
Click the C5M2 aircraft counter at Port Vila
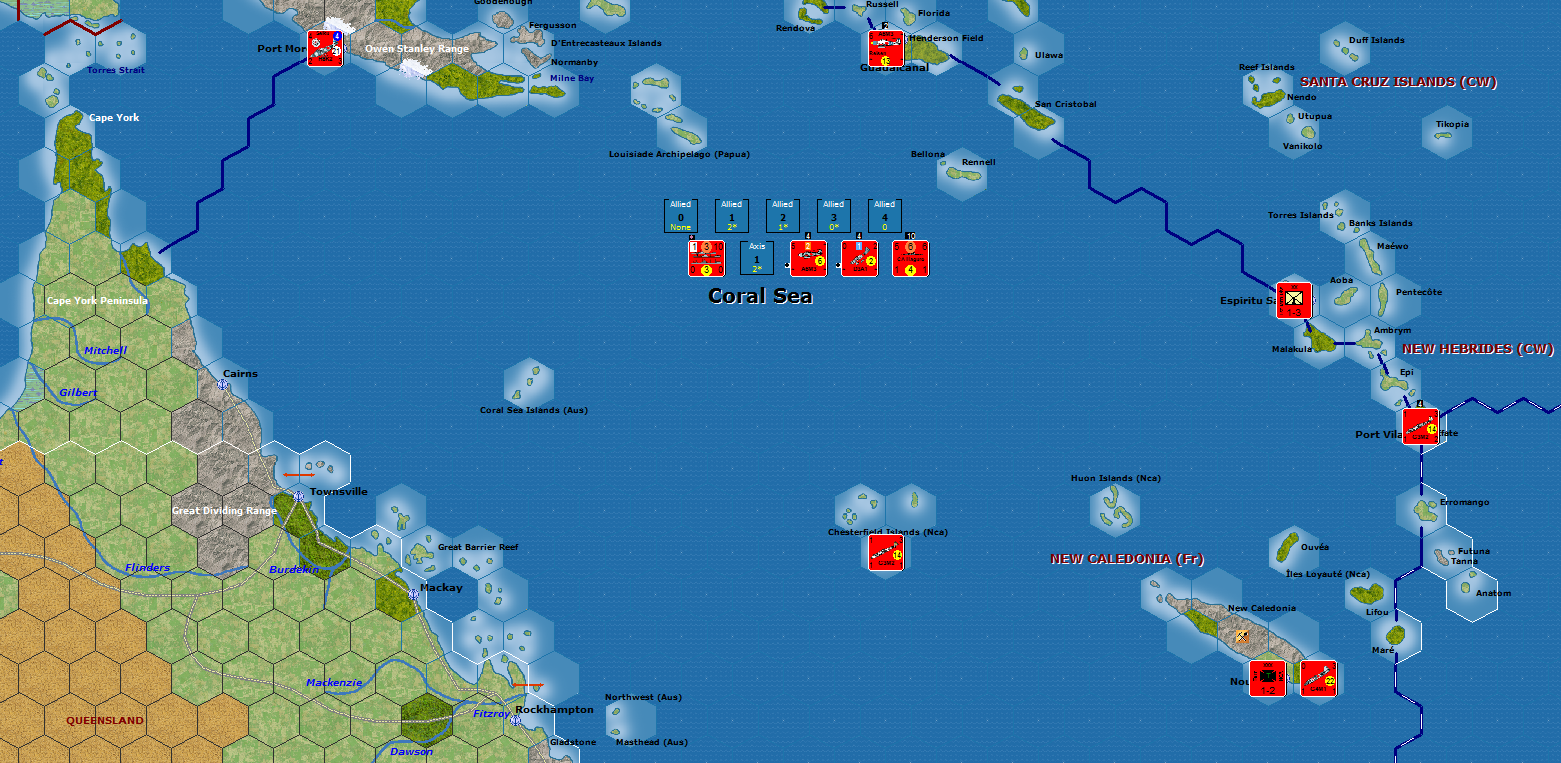pyautogui.click(x=1421, y=428)
